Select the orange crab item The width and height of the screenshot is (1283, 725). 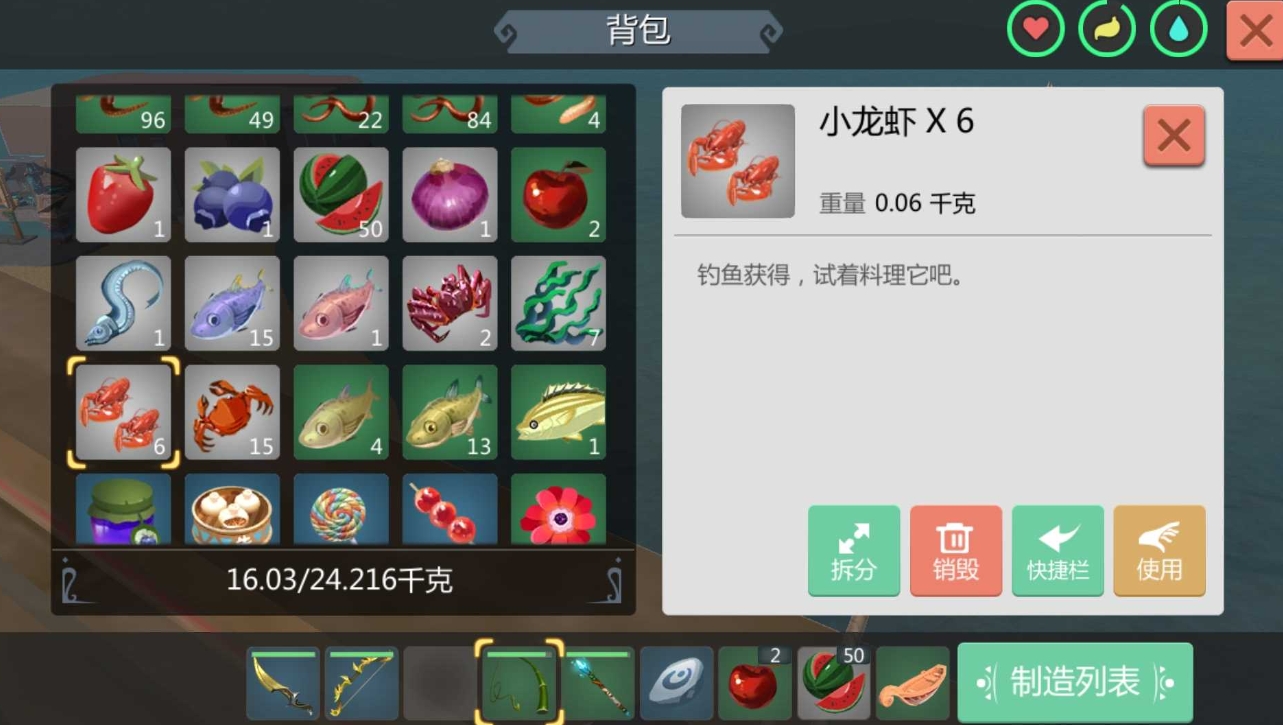[231, 411]
